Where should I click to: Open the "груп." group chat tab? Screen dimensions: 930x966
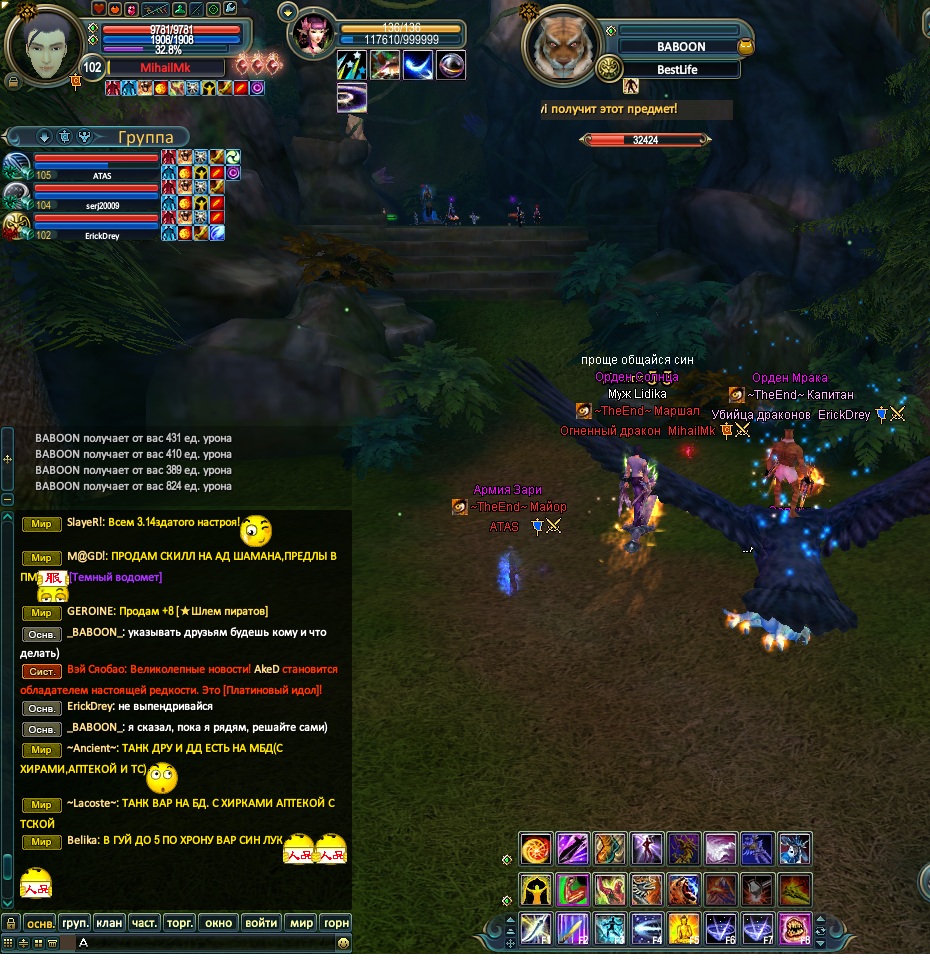coord(75,923)
